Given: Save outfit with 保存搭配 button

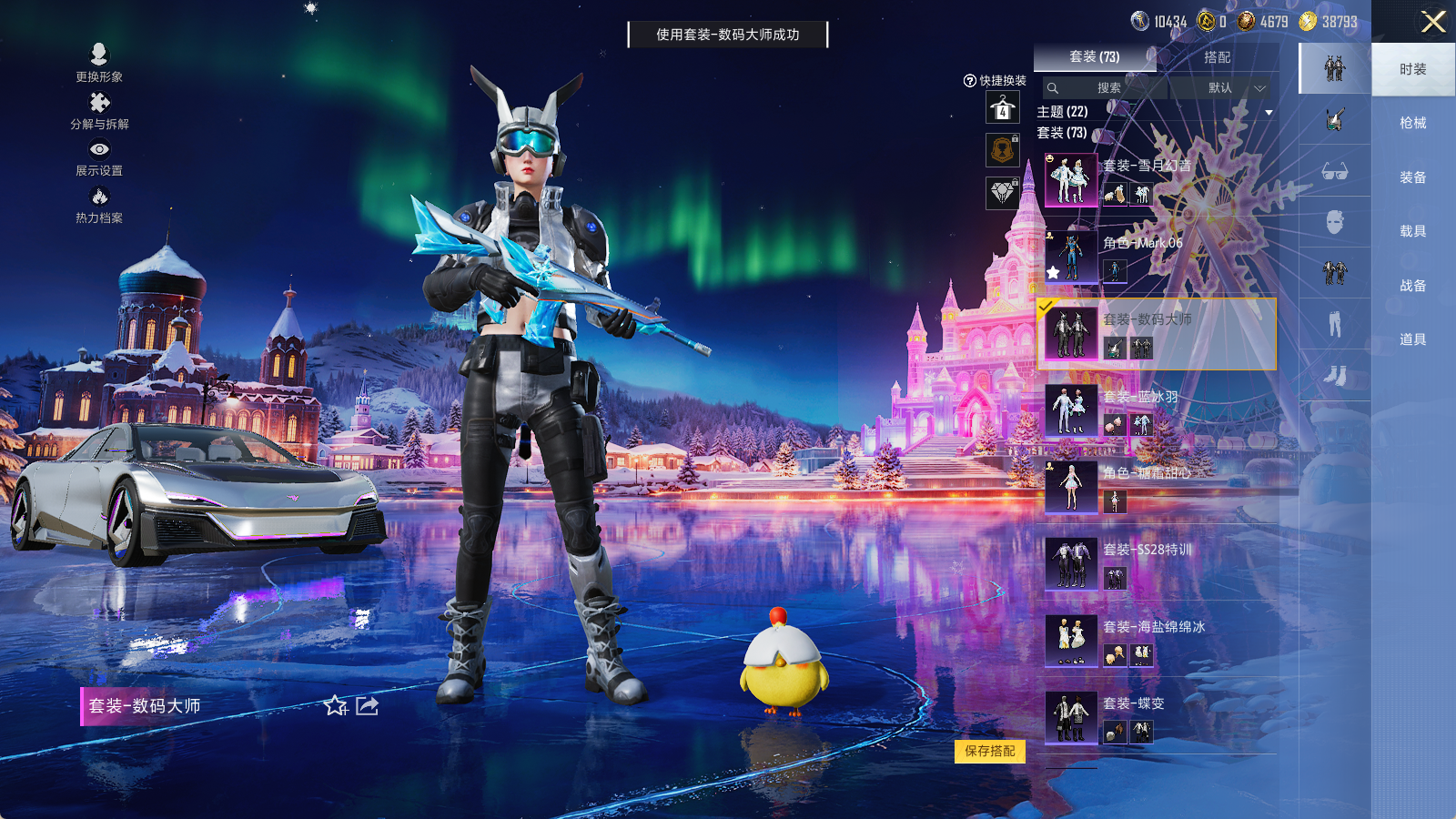Looking at the screenshot, I should (990, 751).
